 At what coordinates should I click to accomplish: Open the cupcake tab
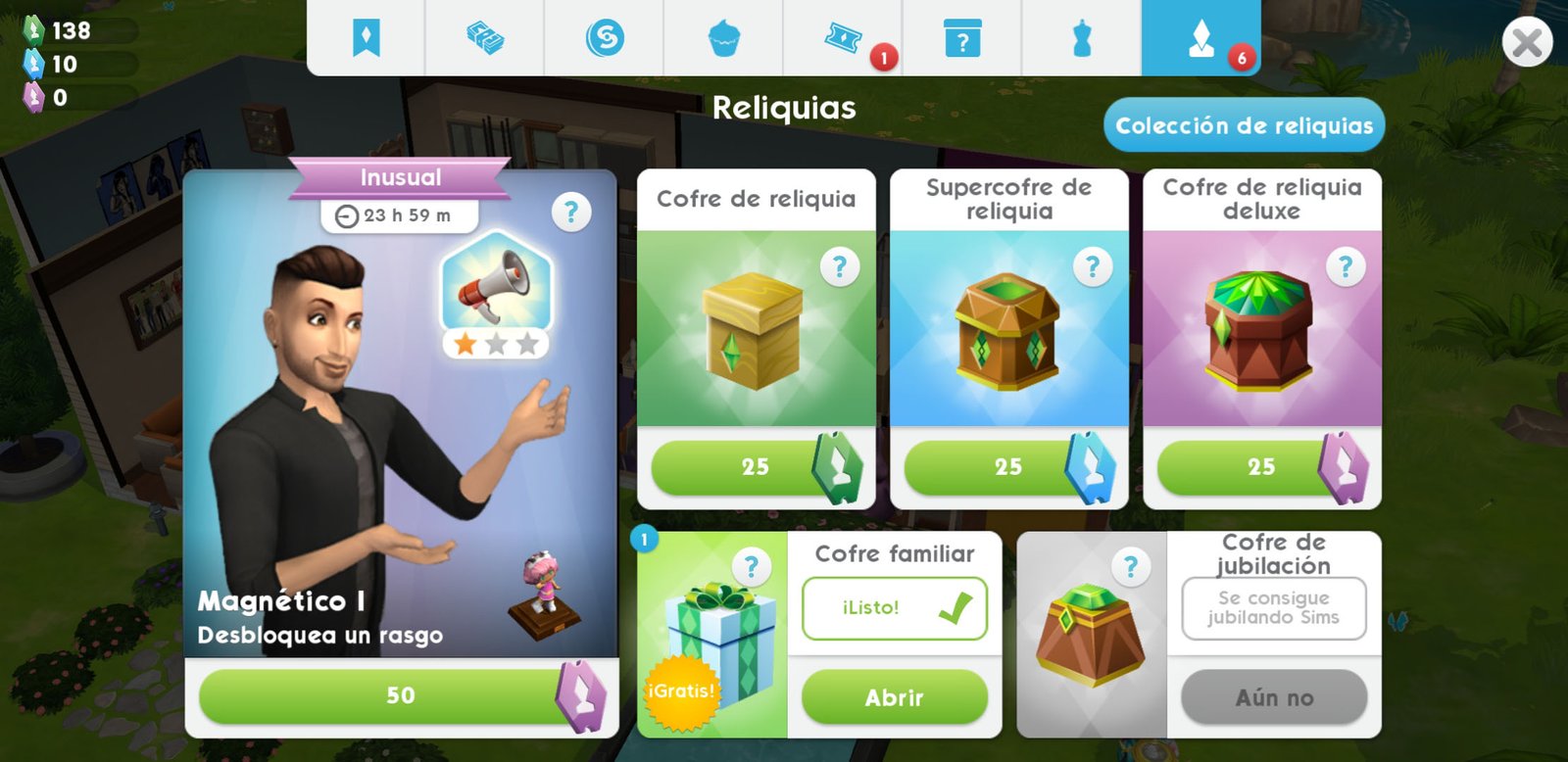[724, 38]
